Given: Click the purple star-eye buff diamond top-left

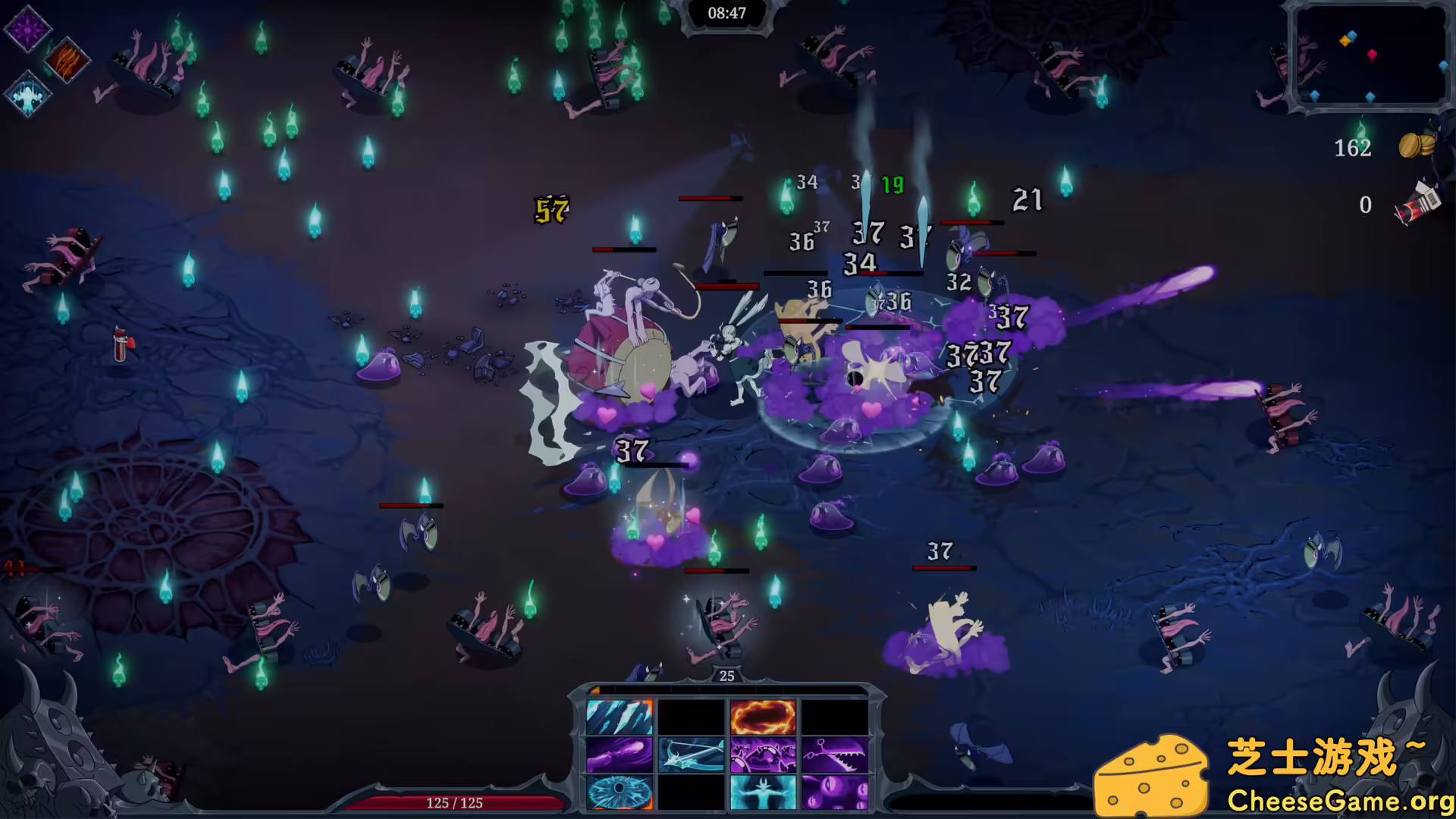Looking at the screenshot, I should pyautogui.click(x=27, y=29).
